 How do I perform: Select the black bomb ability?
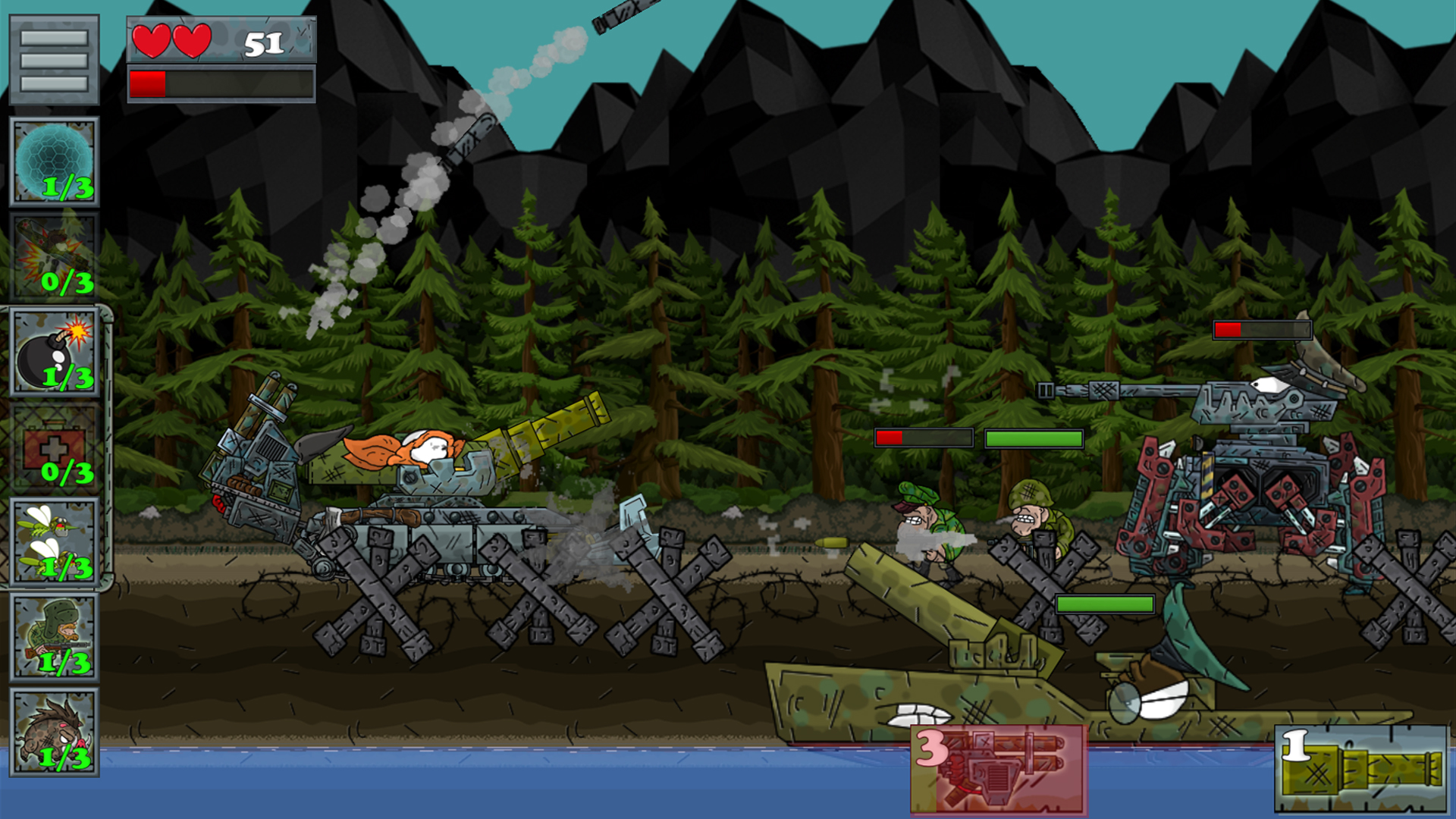coord(54,352)
